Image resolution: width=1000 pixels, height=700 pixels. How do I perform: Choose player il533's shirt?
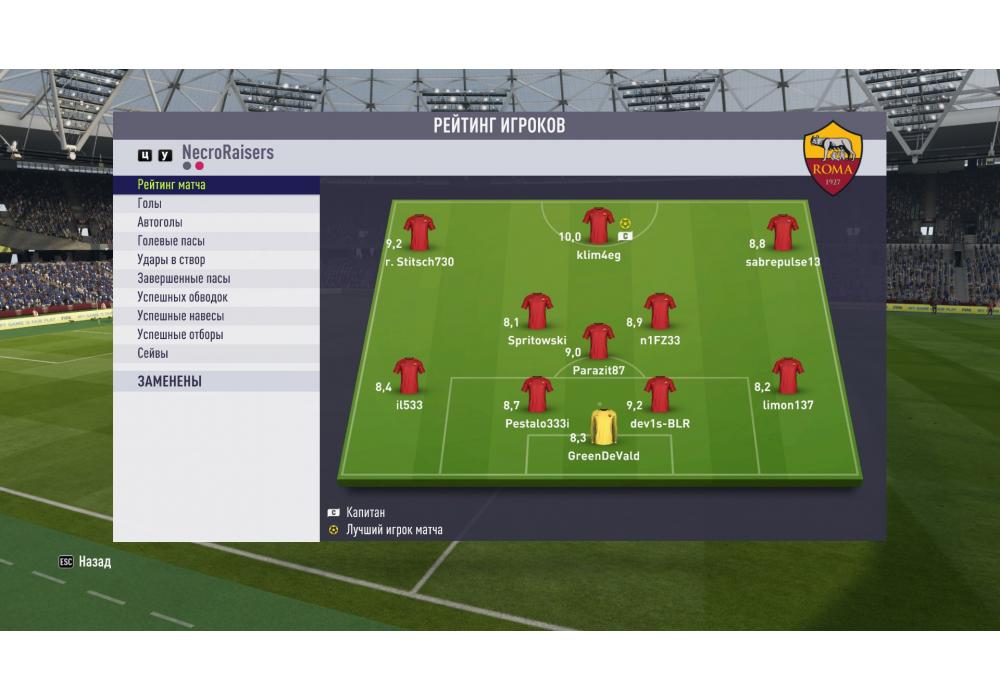coord(408,376)
